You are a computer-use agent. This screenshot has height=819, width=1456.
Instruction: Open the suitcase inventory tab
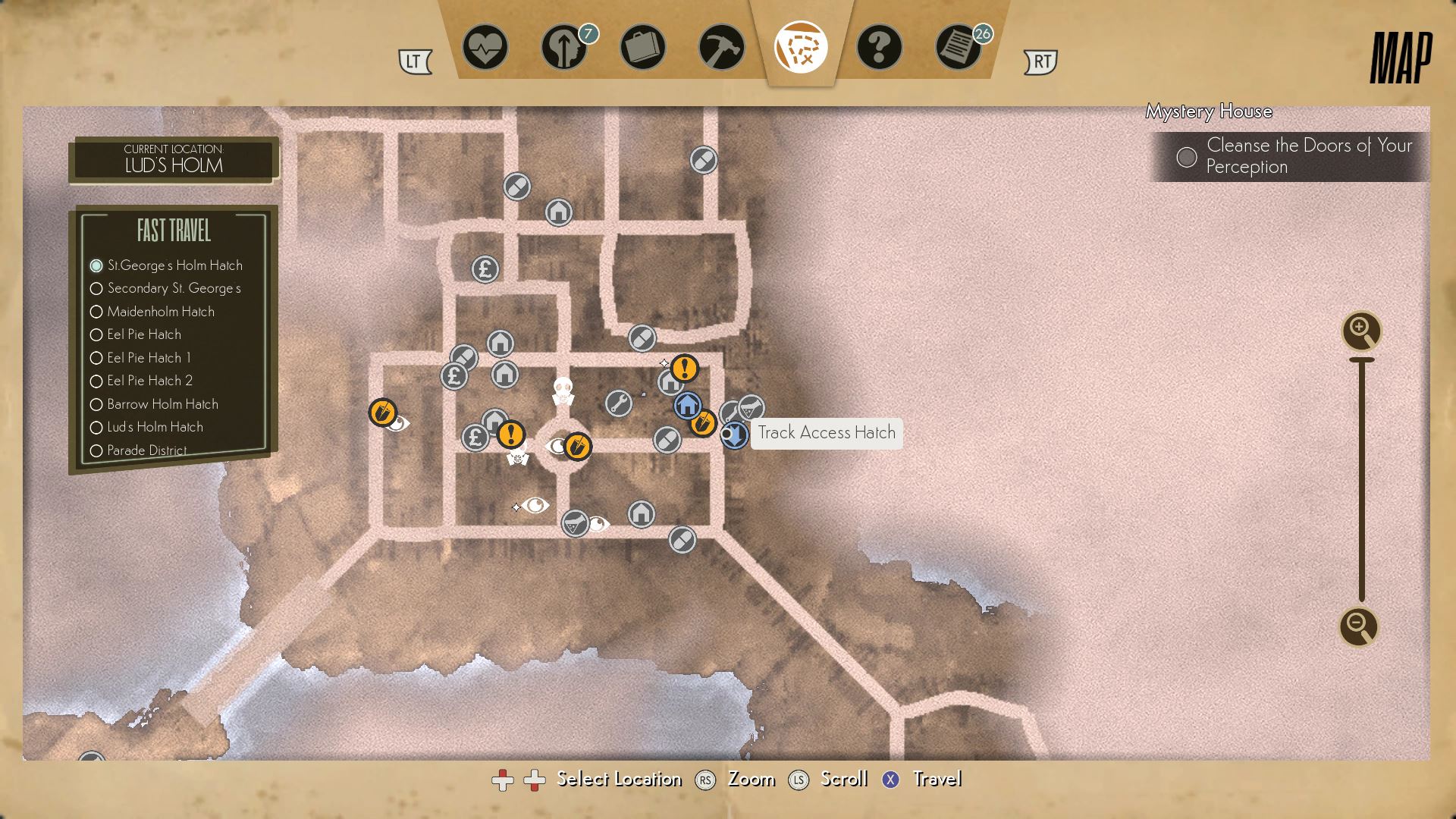pos(642,48)
